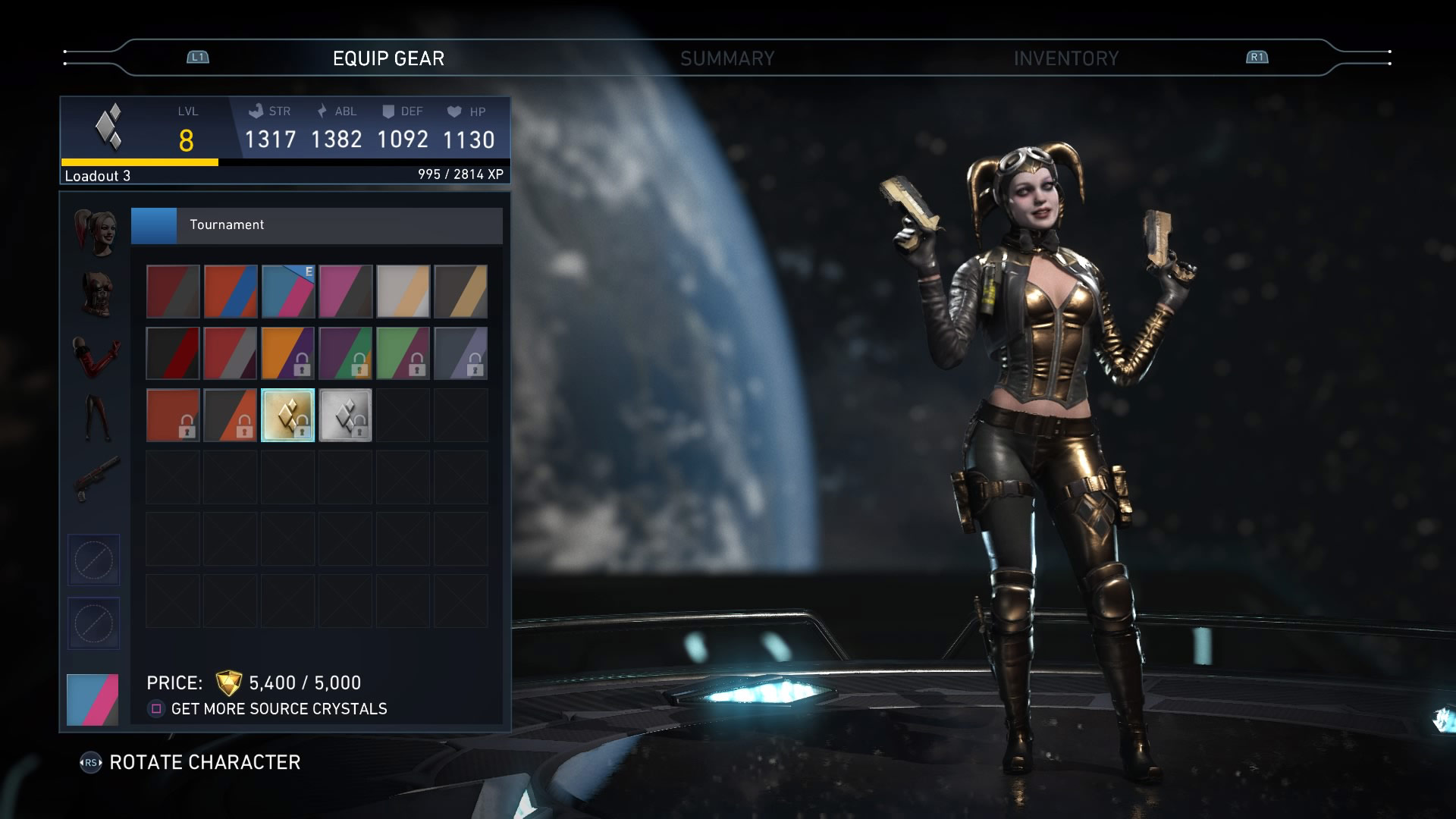This screenshot has width=1456, height=819.
Task: Select the locked silver diamond shader
Action: (345, 415)
